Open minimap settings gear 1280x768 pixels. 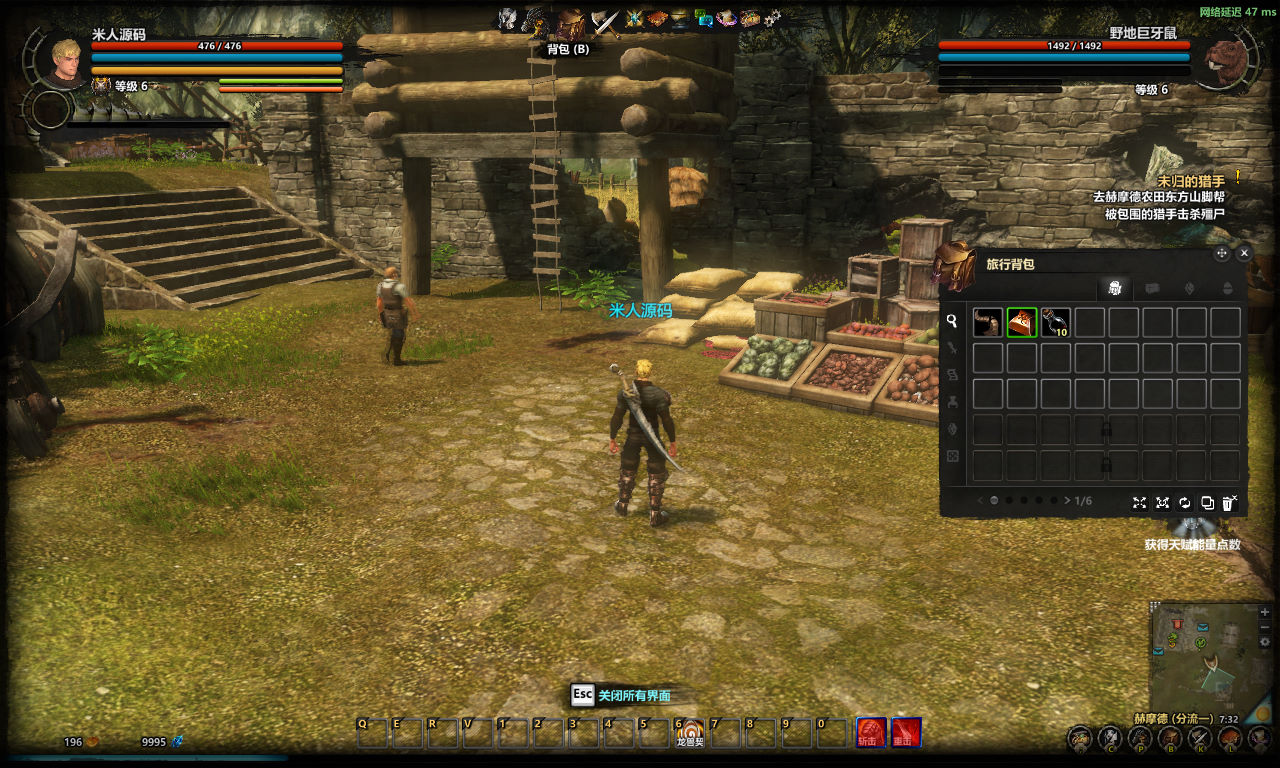[1265, 641]
